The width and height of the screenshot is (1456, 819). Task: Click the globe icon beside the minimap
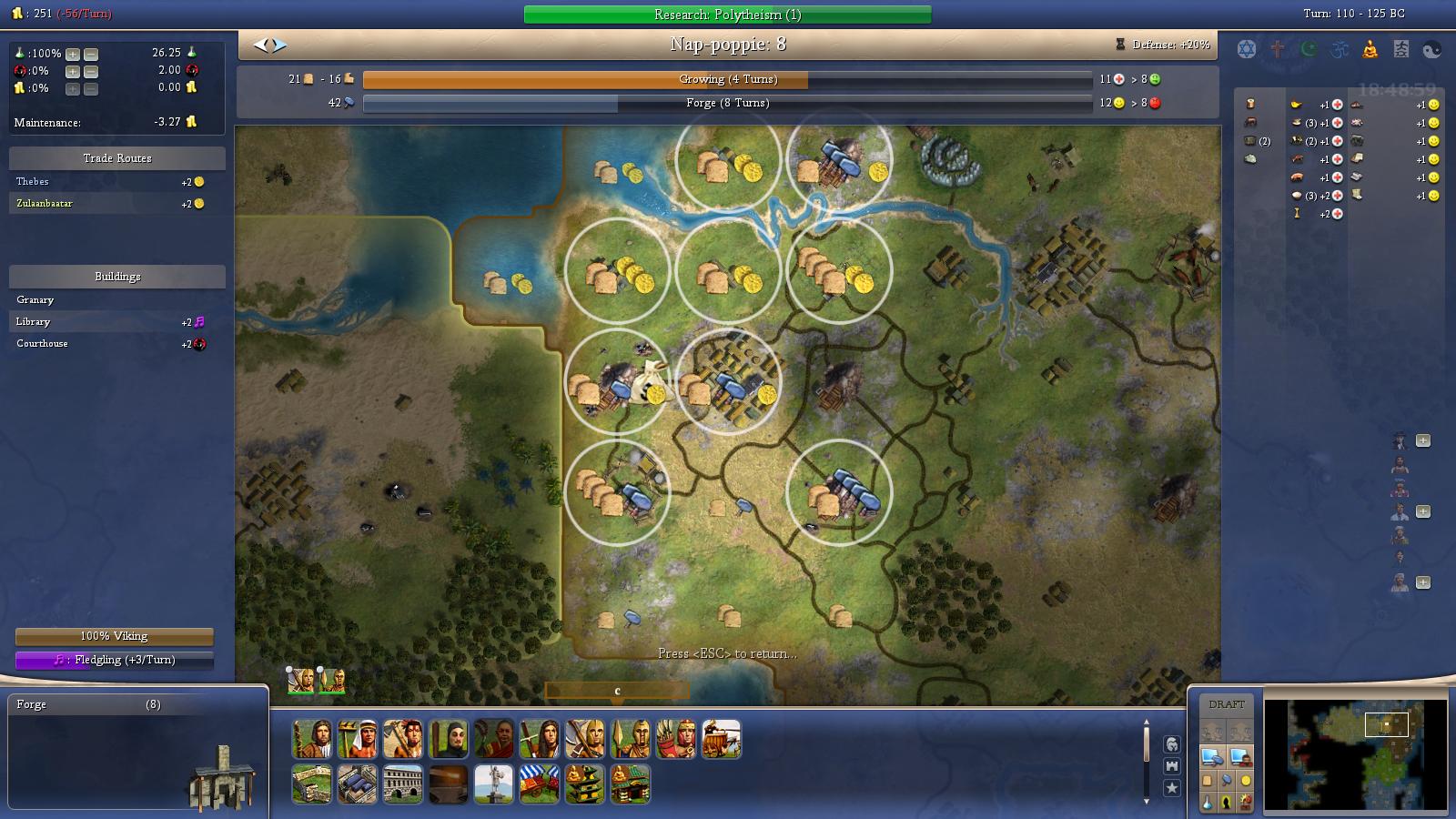[x=1173, y=746]
